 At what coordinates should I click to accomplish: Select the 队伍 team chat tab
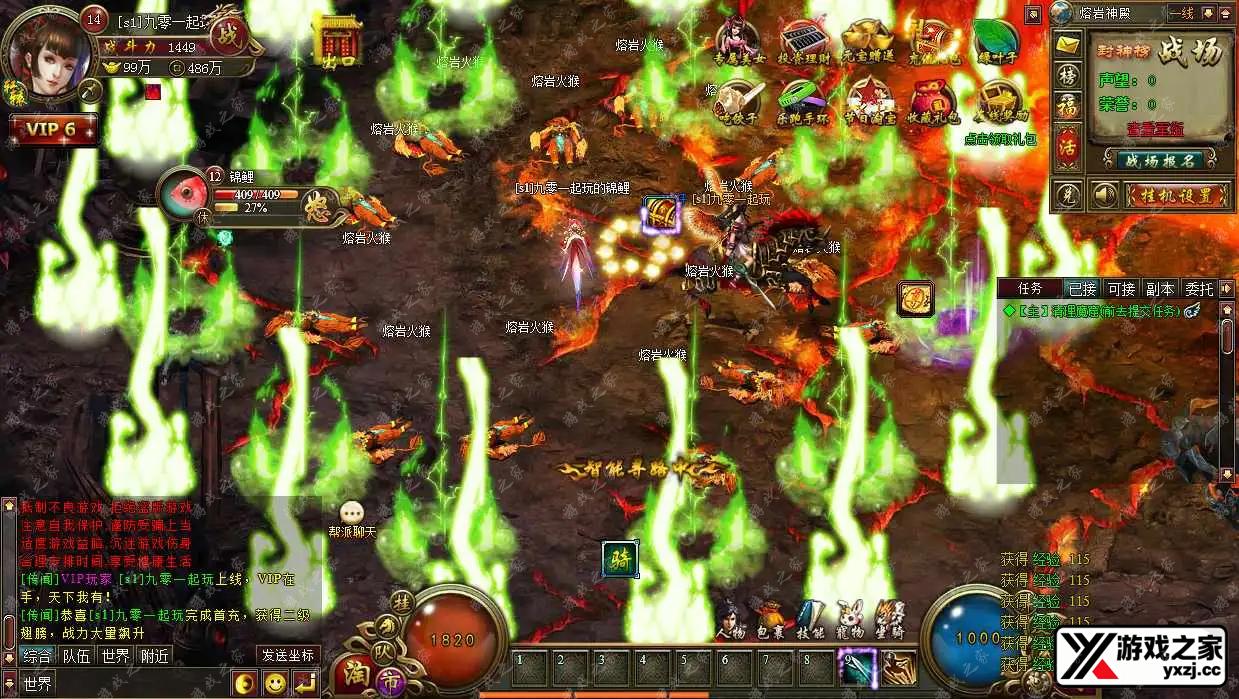77,656
